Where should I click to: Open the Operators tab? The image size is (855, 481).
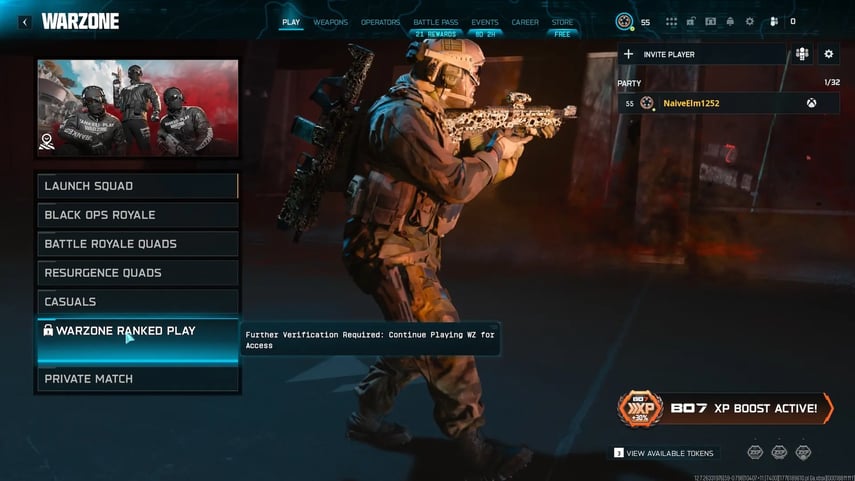380,22
